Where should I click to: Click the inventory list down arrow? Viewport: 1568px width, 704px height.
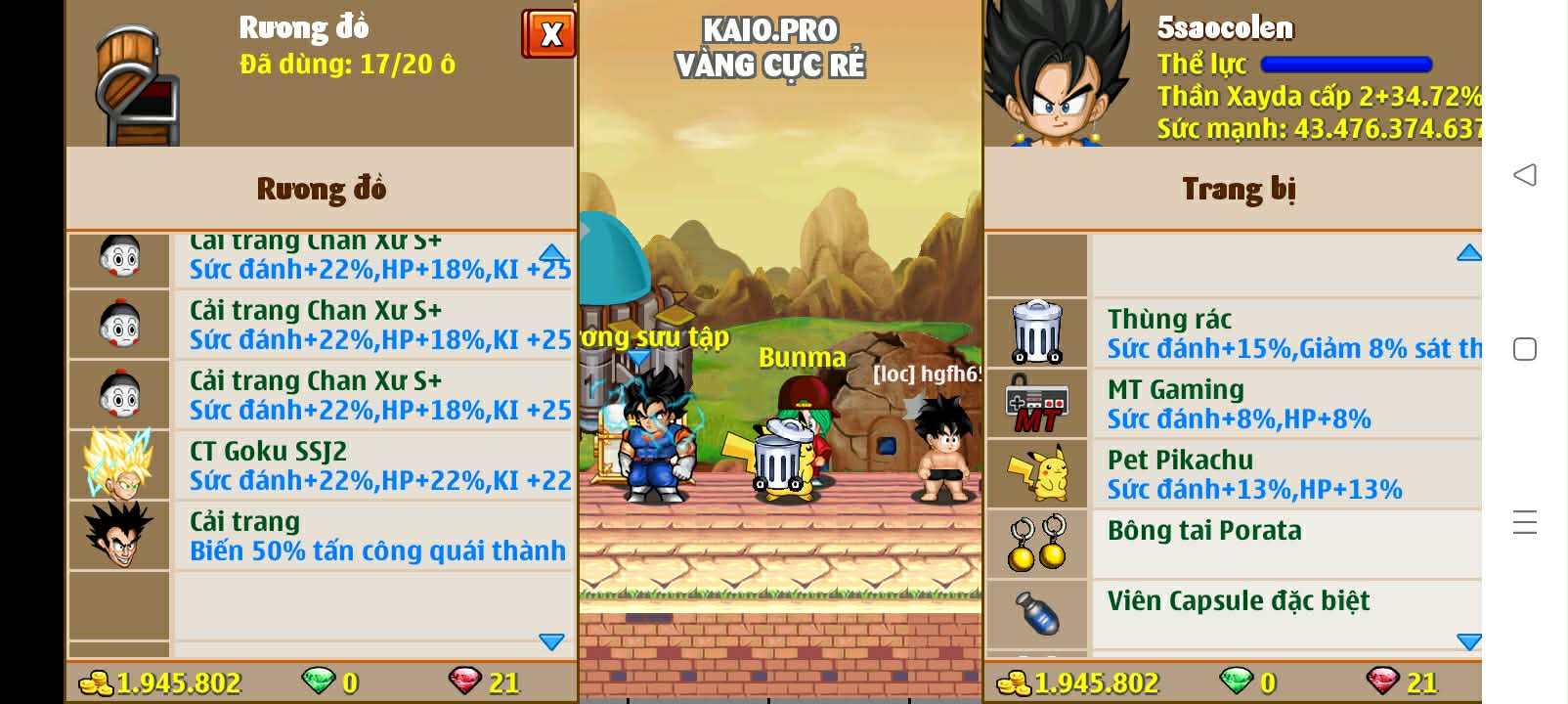pos(551,641)
